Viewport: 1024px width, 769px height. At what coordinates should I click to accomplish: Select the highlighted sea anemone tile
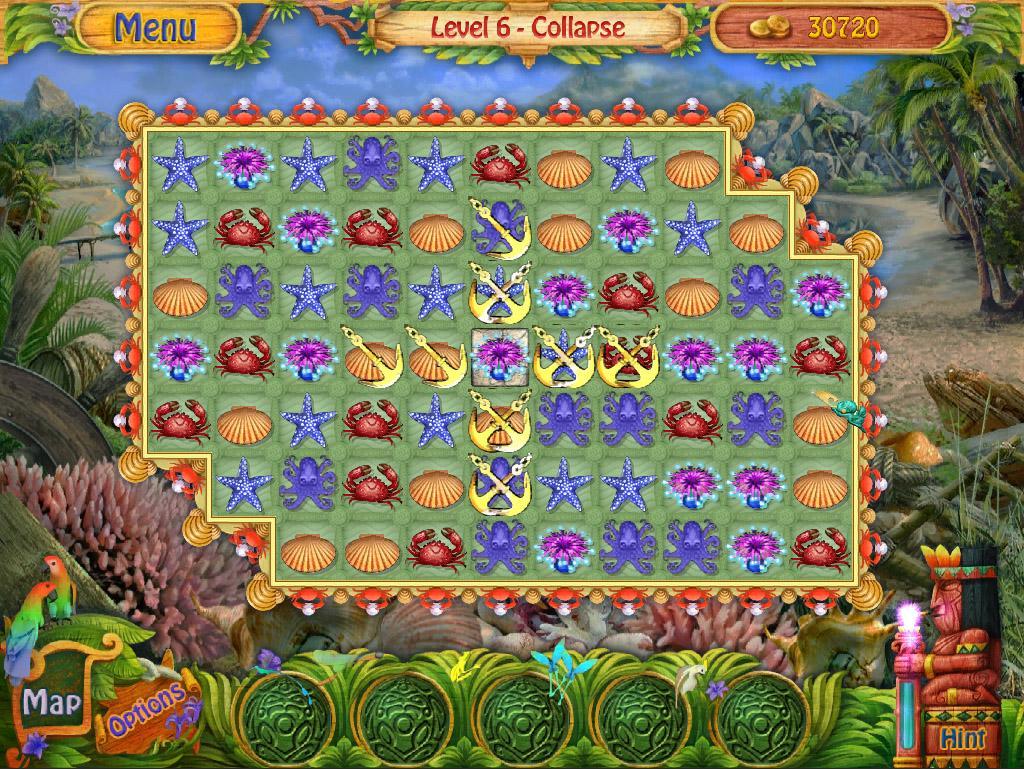pyautogui.click(x=500, y=355)
